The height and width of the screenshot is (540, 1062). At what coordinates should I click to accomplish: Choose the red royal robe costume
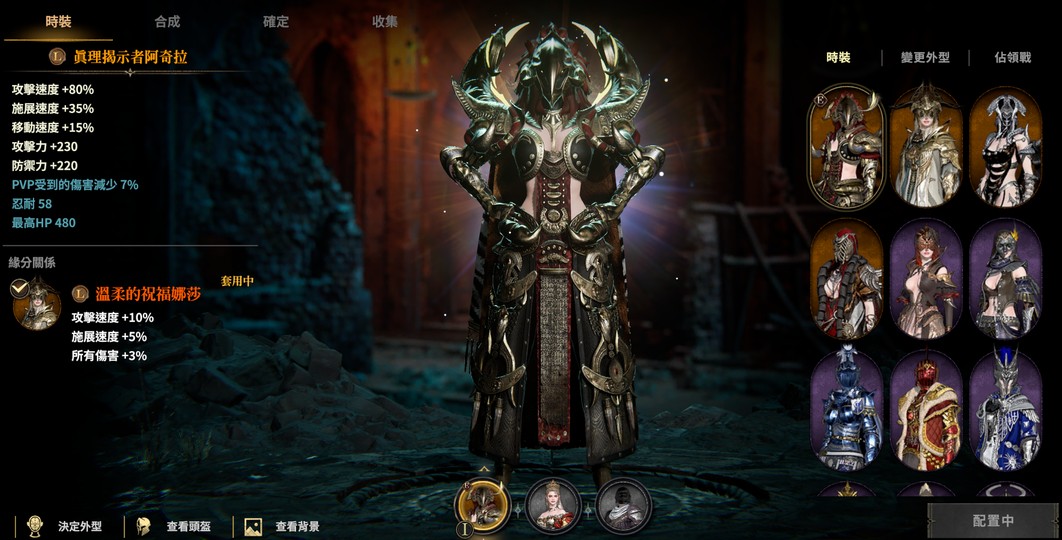[926, 410]
